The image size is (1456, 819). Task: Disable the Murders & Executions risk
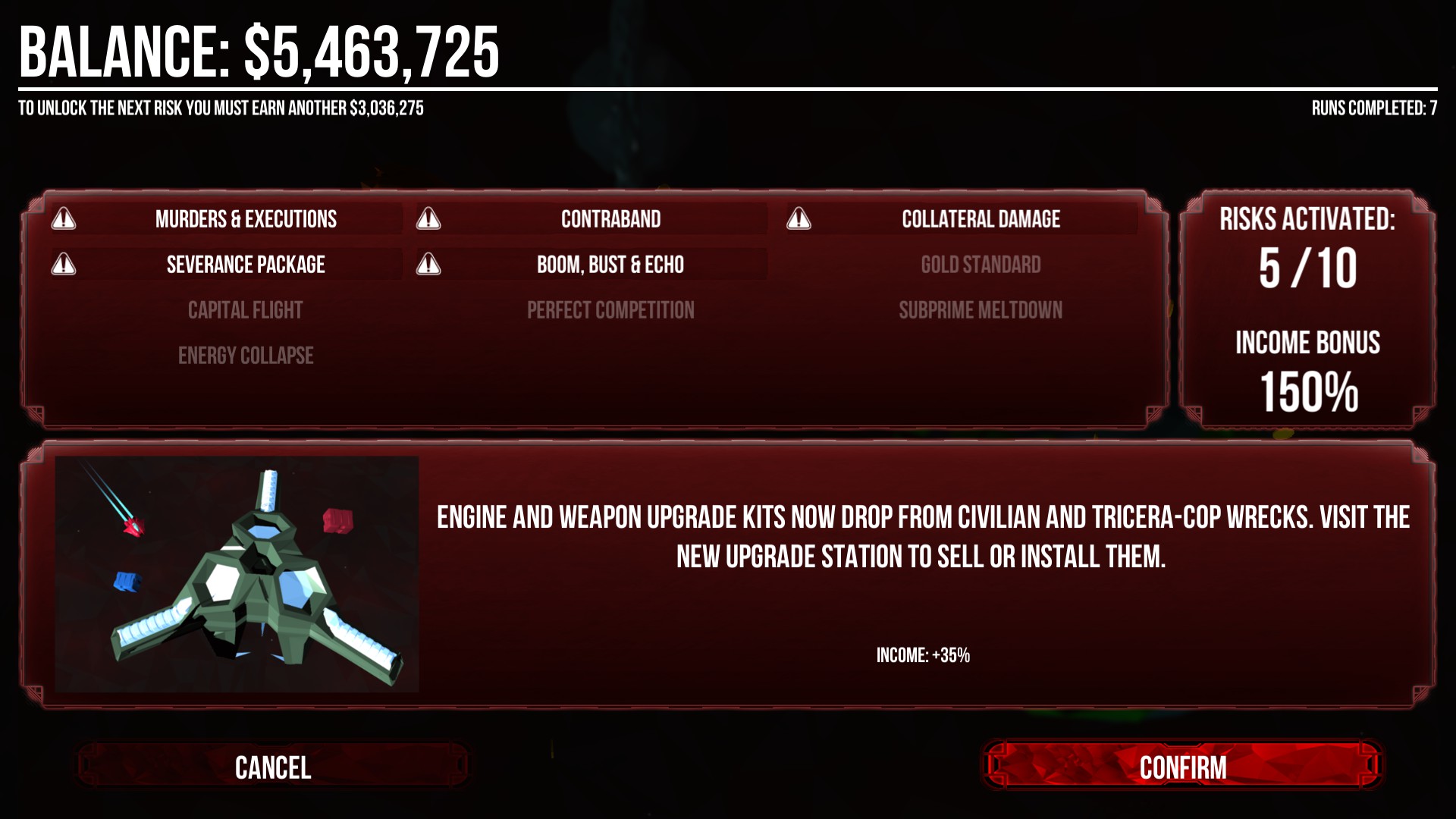click(x=246, y=220)
